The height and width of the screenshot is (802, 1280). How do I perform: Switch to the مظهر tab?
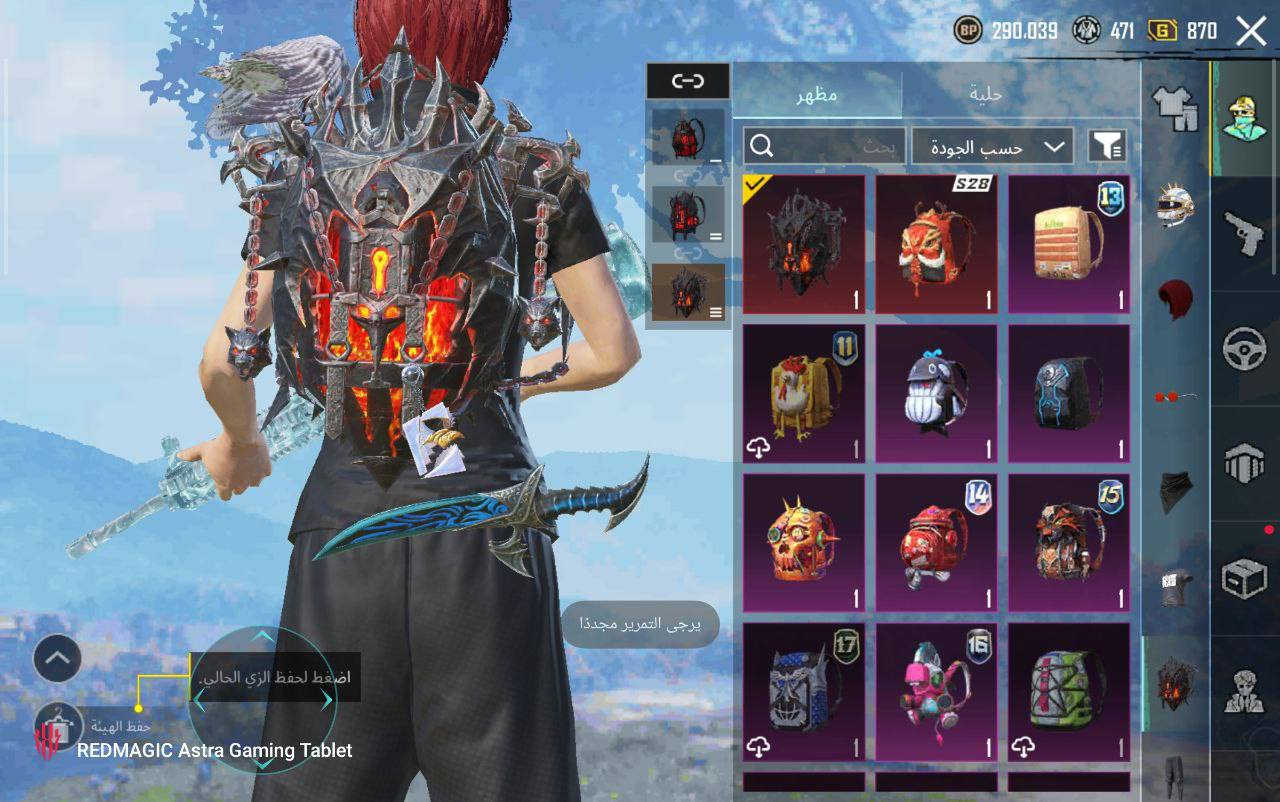[817, 95]
